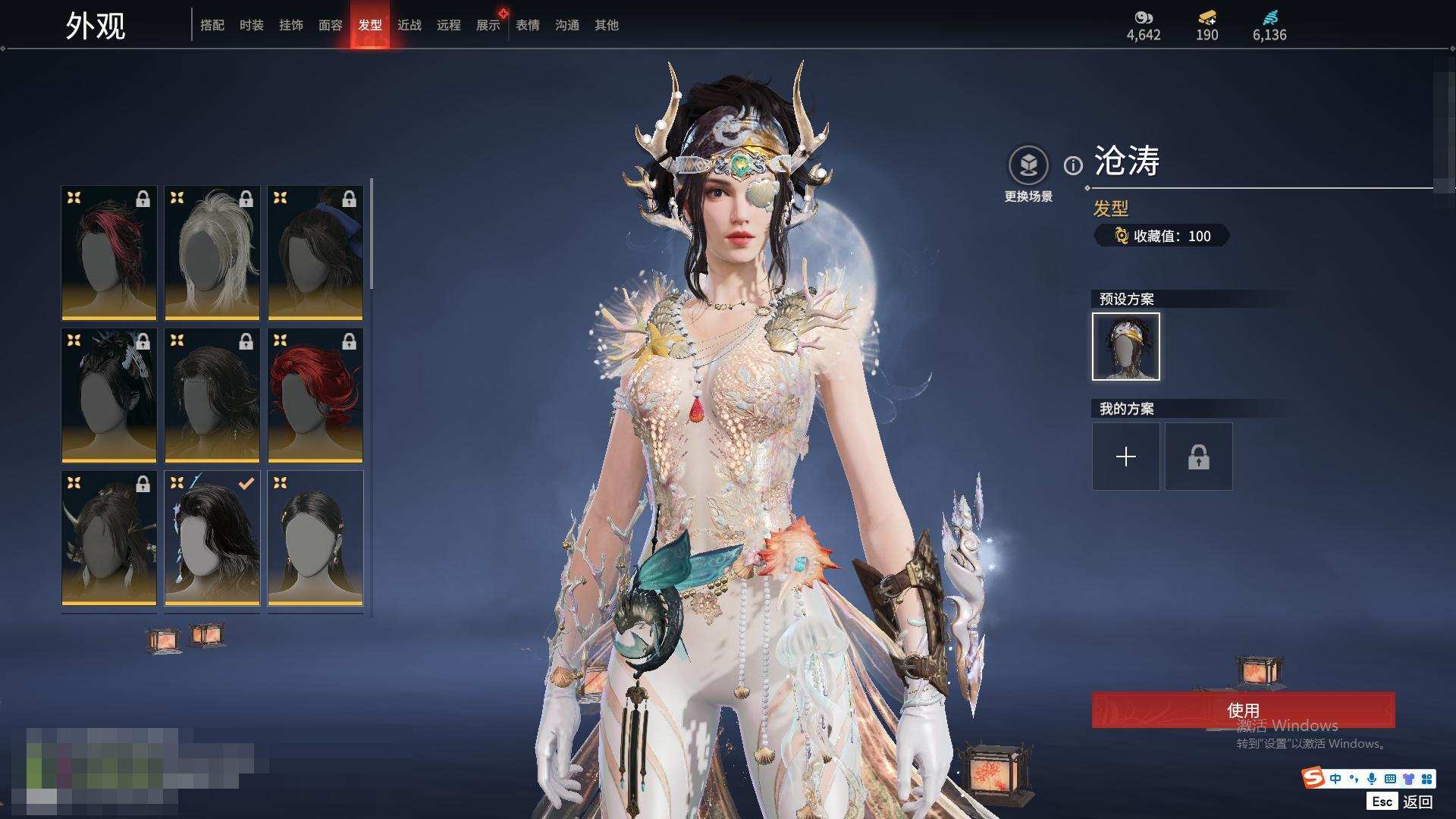Choose the white ponytail hairstyle
Screen dimensions: 1456x819
(x=212, y=253)
